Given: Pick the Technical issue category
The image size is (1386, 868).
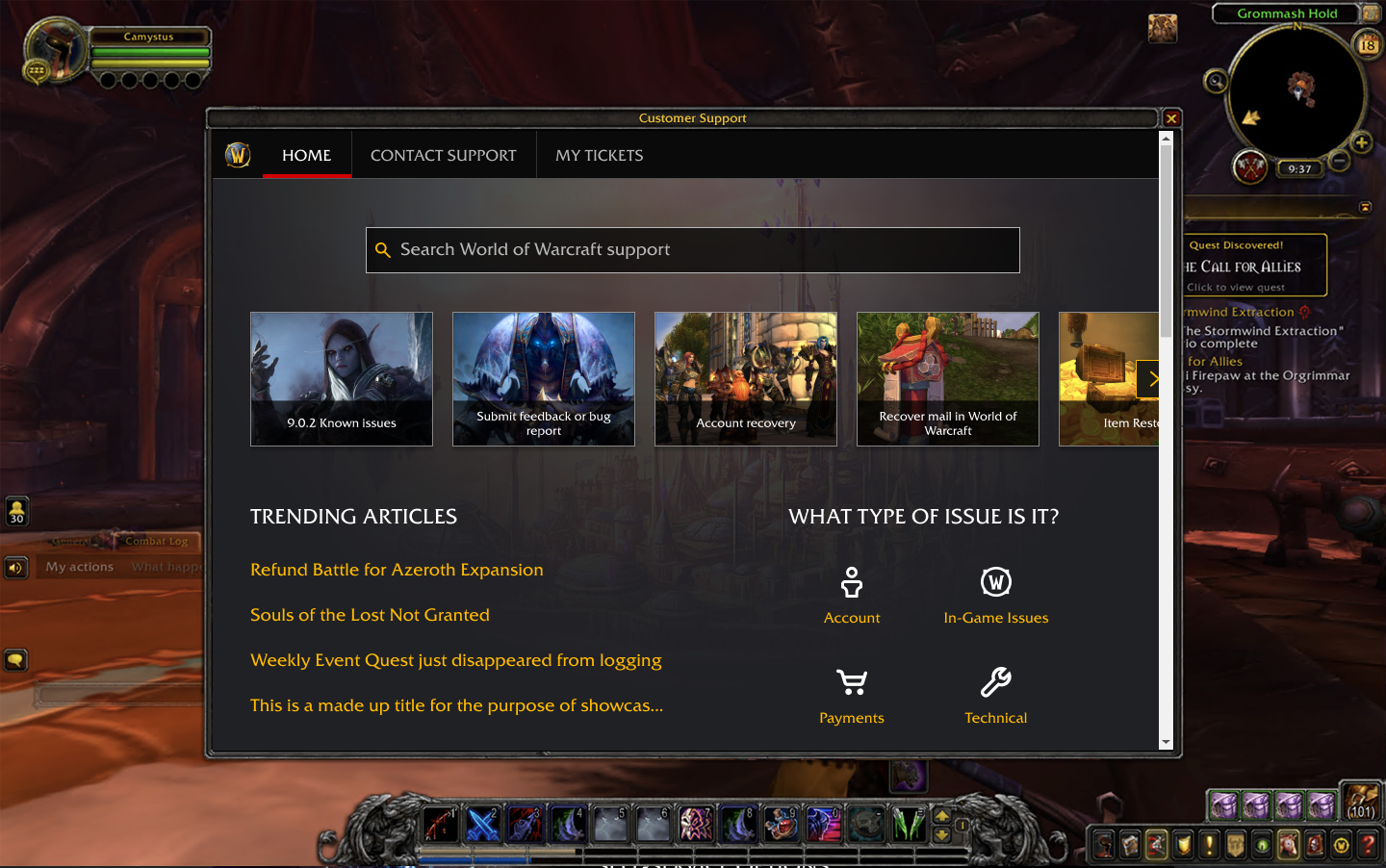Looking at the screenshot, I should coord(995,696).
